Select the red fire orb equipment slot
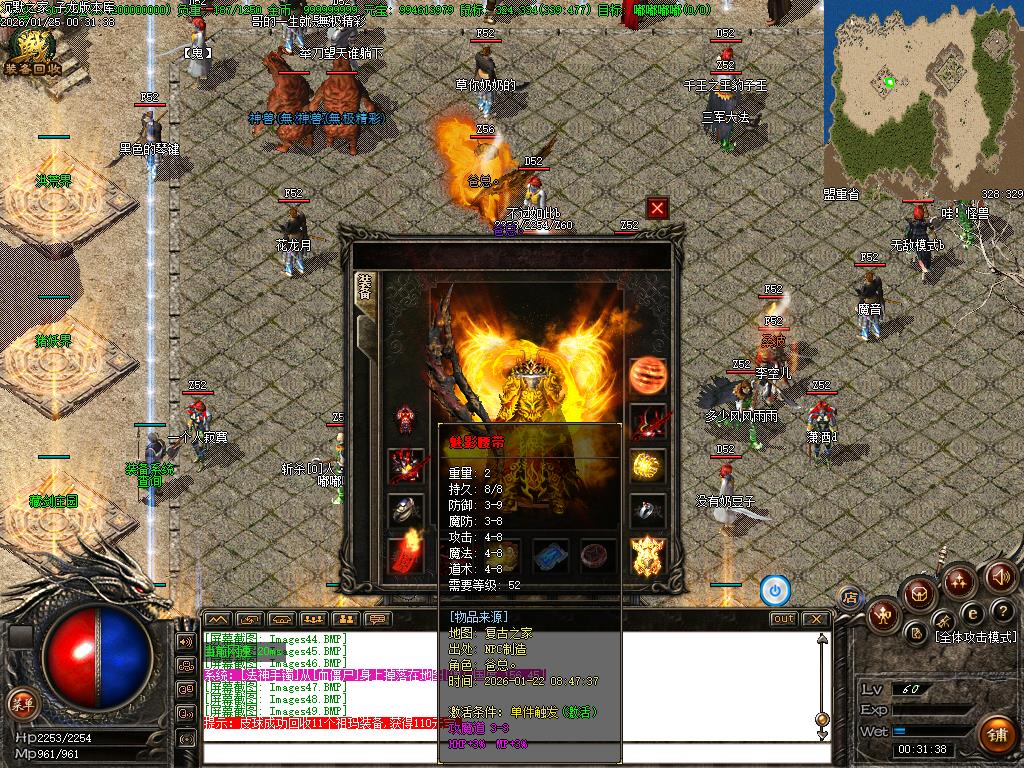The image size is (1024, 768). (x=648, y=375)
